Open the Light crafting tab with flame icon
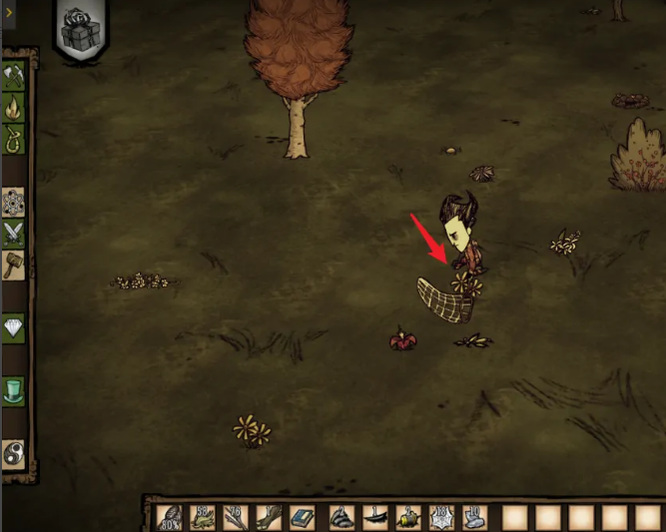666x532 pixels. coord(14,105)
